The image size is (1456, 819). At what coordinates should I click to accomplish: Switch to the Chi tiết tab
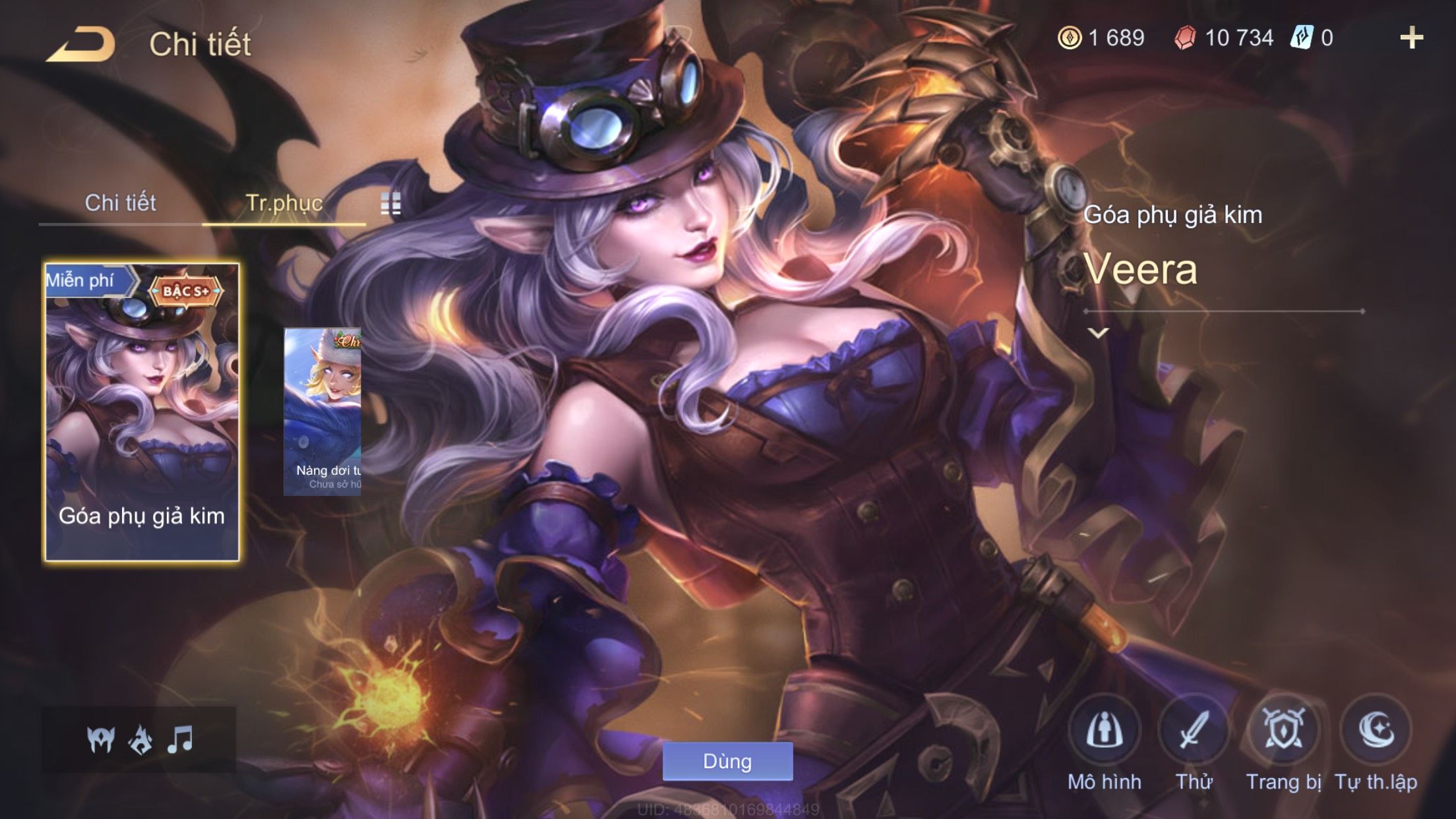click(x=120, y=203)
